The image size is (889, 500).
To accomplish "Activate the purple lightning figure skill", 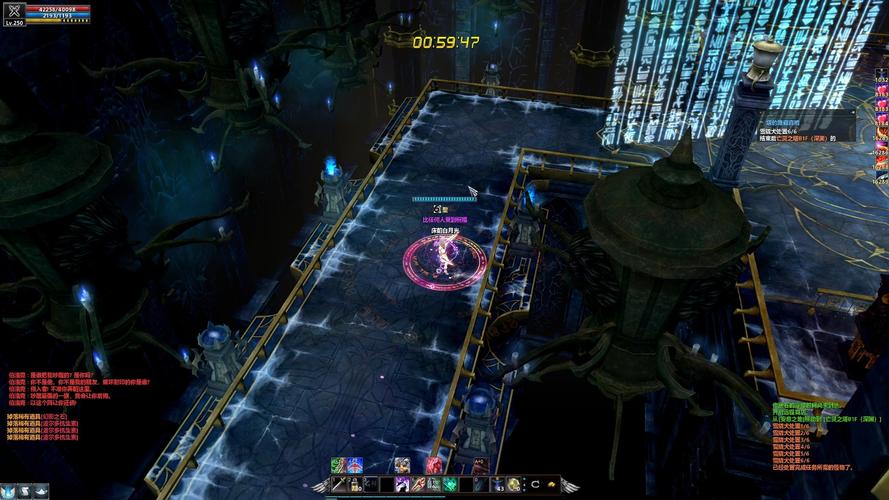I will pyautogui.click(x=401, y=484).
